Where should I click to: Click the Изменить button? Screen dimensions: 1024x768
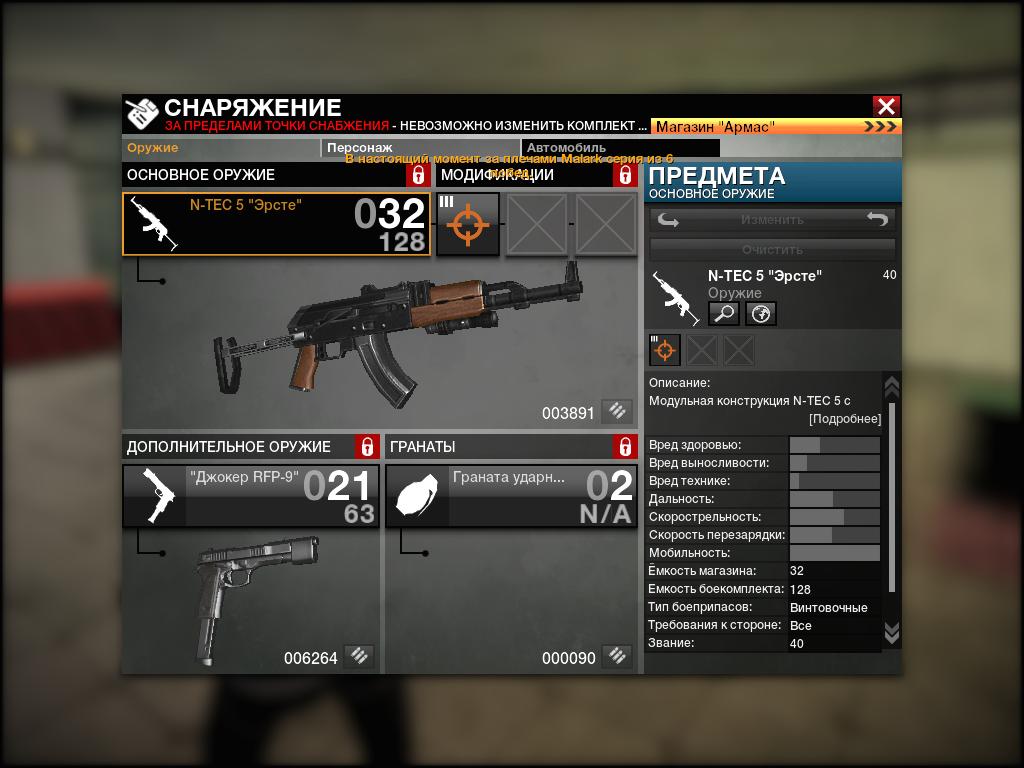click(x=772, y=220)
